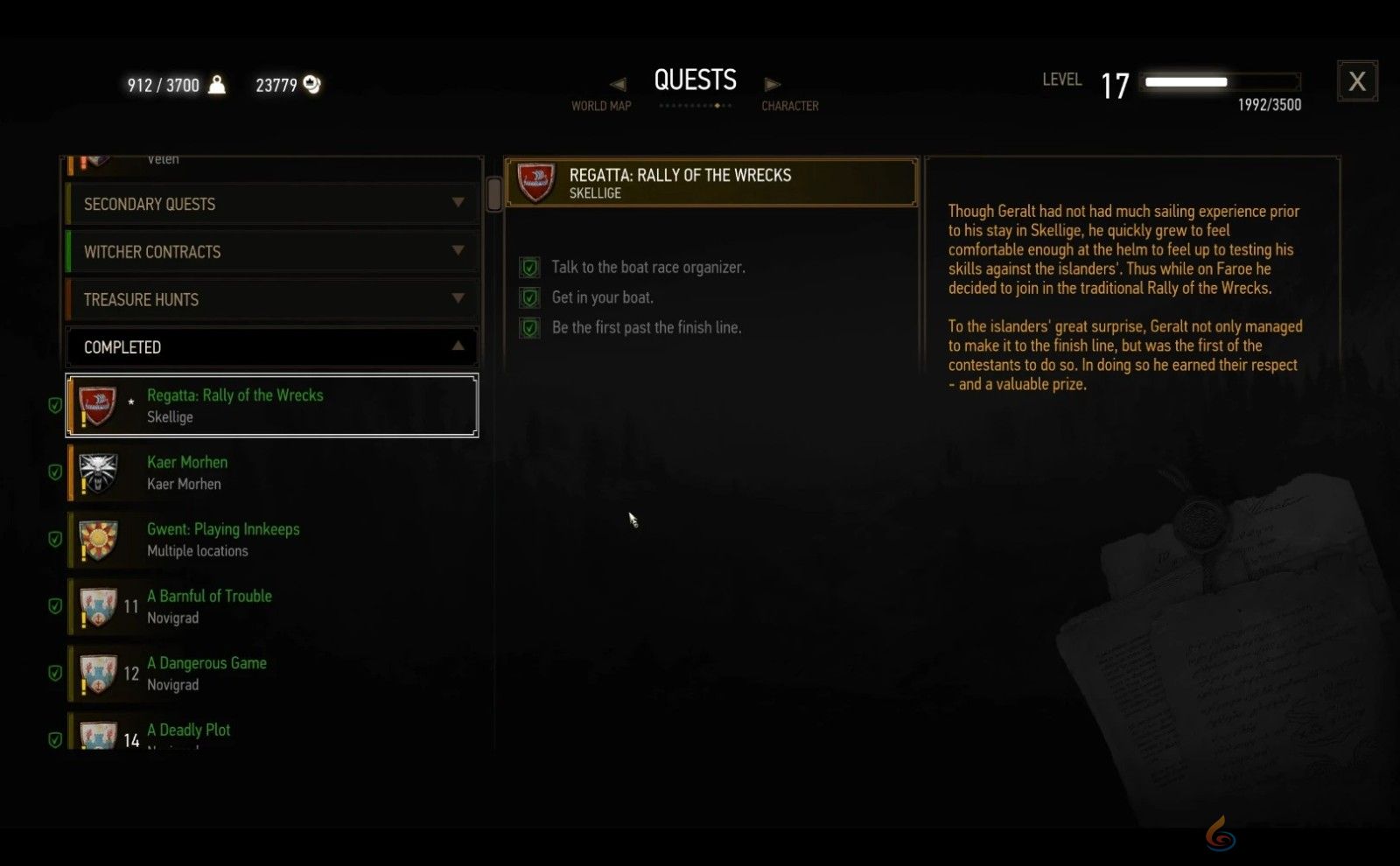Screen dimensions: 1400x866
Task: Close the Quests menu with X
Action: pos(1357,81)
